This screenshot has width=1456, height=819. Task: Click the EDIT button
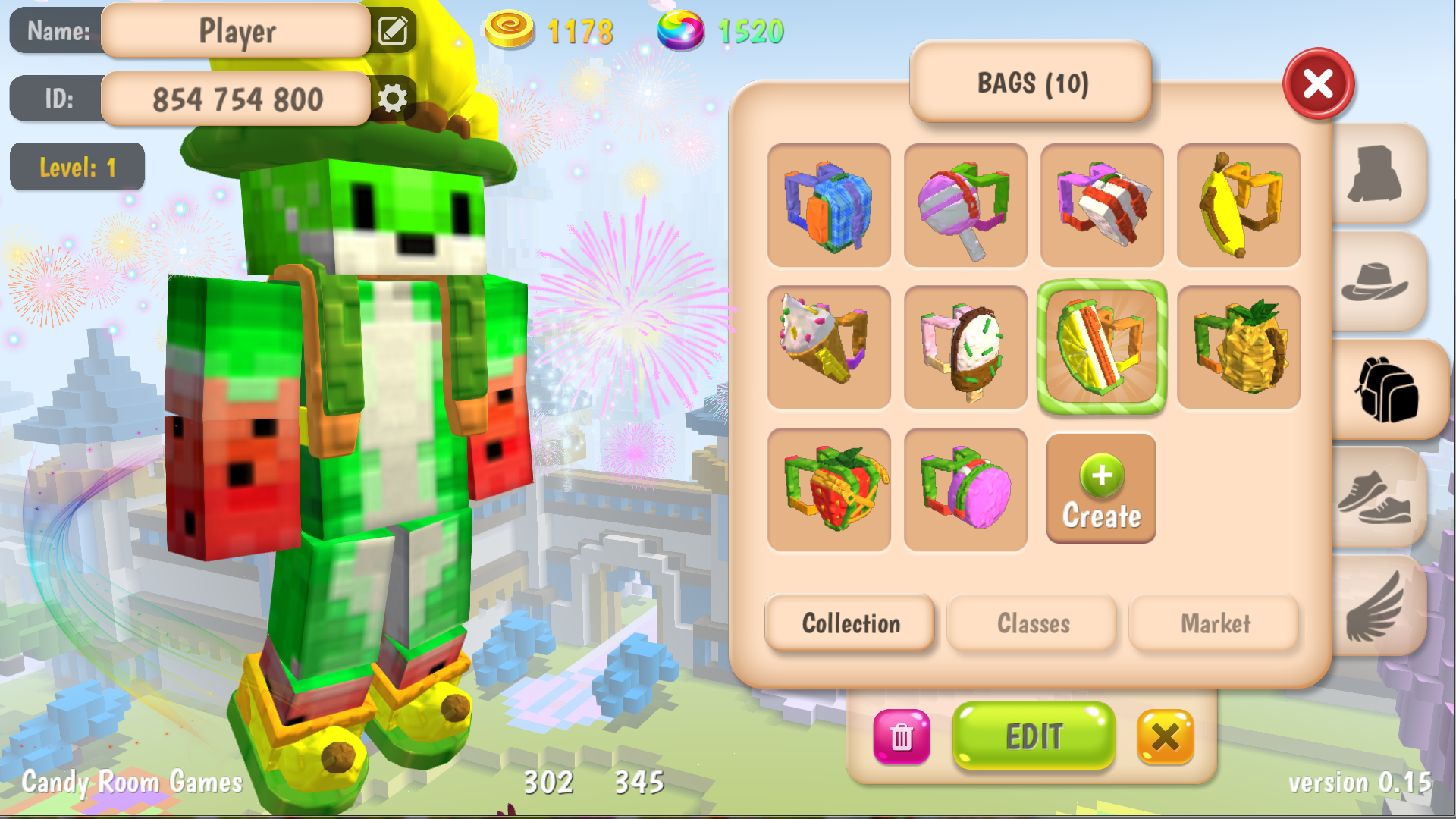(1033, 736)
